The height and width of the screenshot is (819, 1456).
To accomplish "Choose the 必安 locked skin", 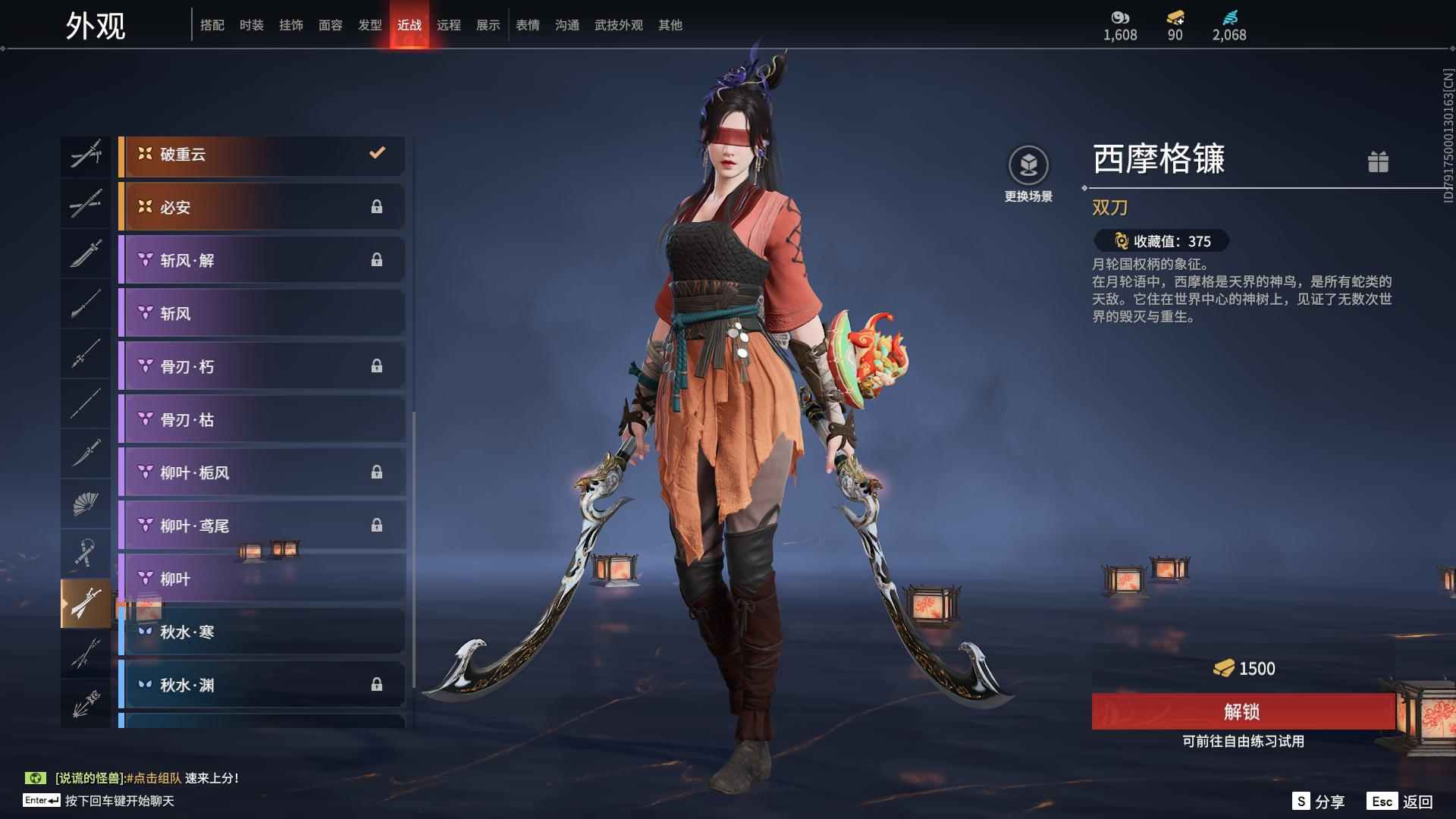I will coord(262,207).
